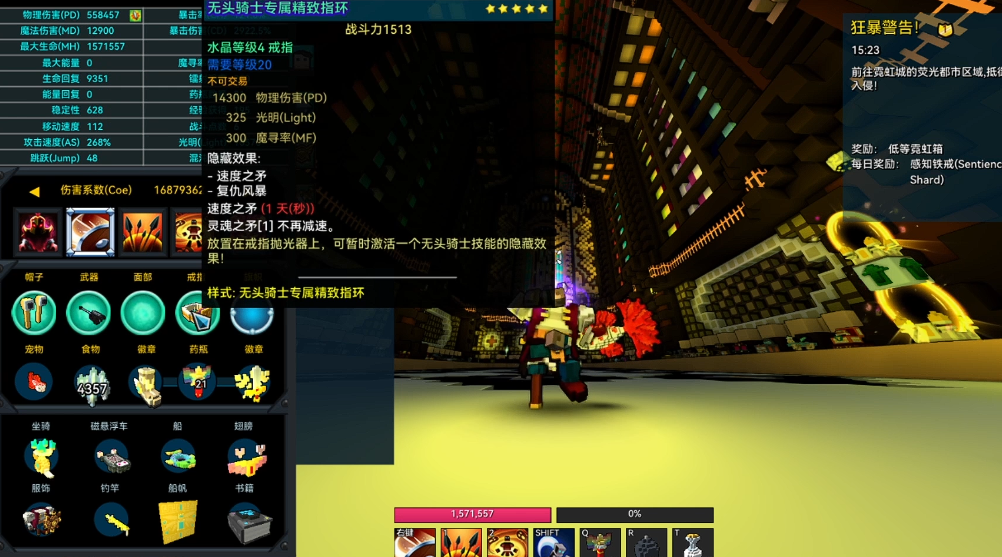Open the 狂暴警告 quest tracker
The height and width of the screenshot is (557, 1002).
pyautogui.click(x=885, y=27)
